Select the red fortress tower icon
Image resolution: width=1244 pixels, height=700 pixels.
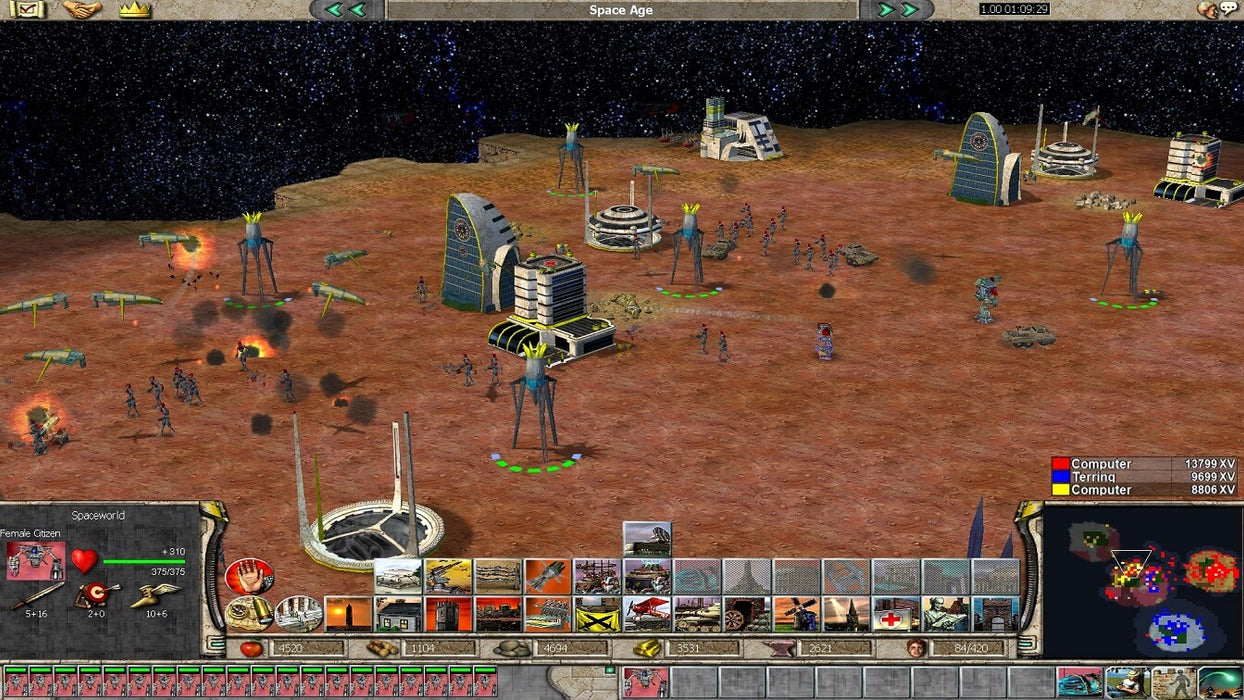[x=448, y=614]
